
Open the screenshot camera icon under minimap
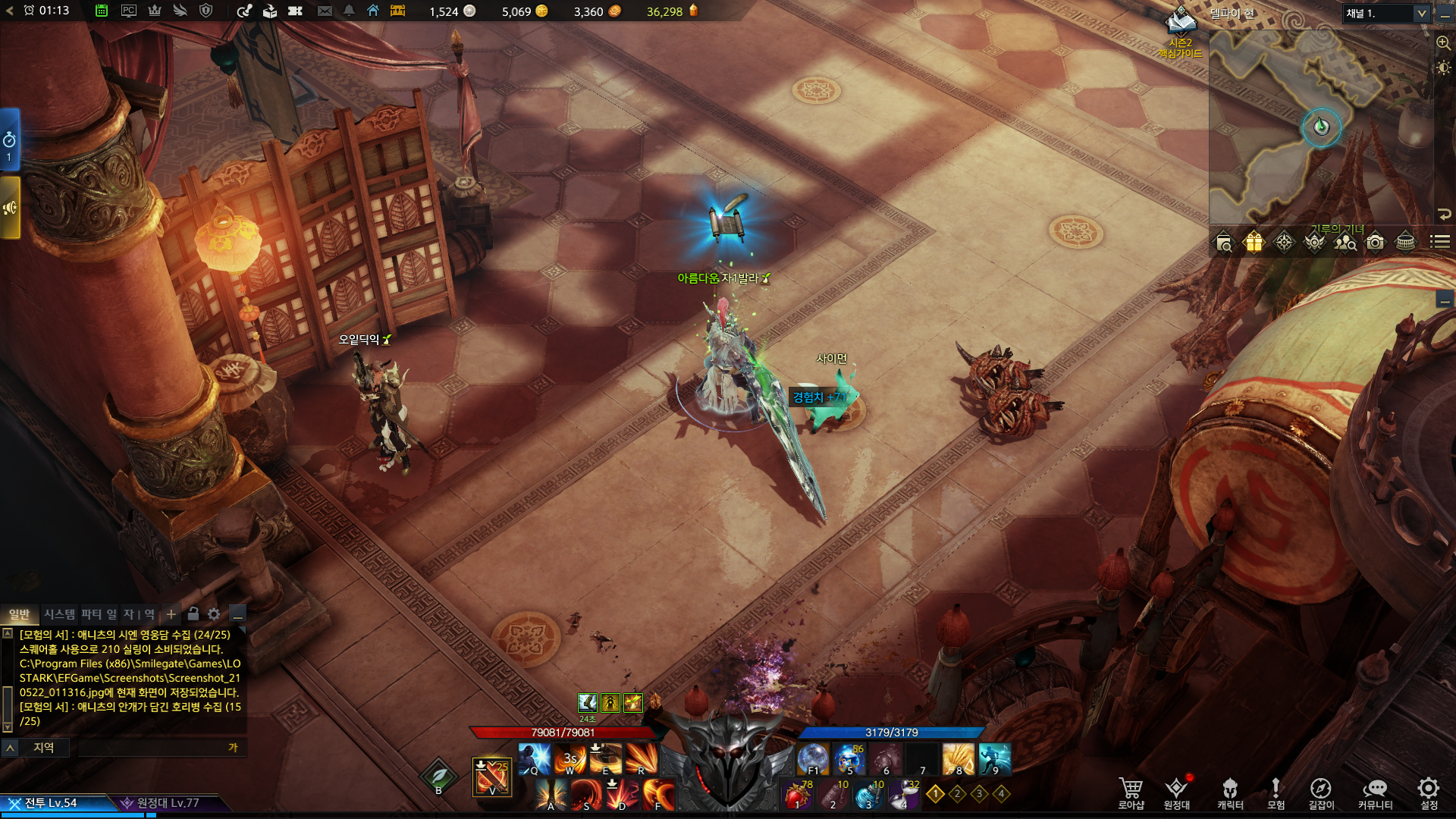pos(1375,243)
